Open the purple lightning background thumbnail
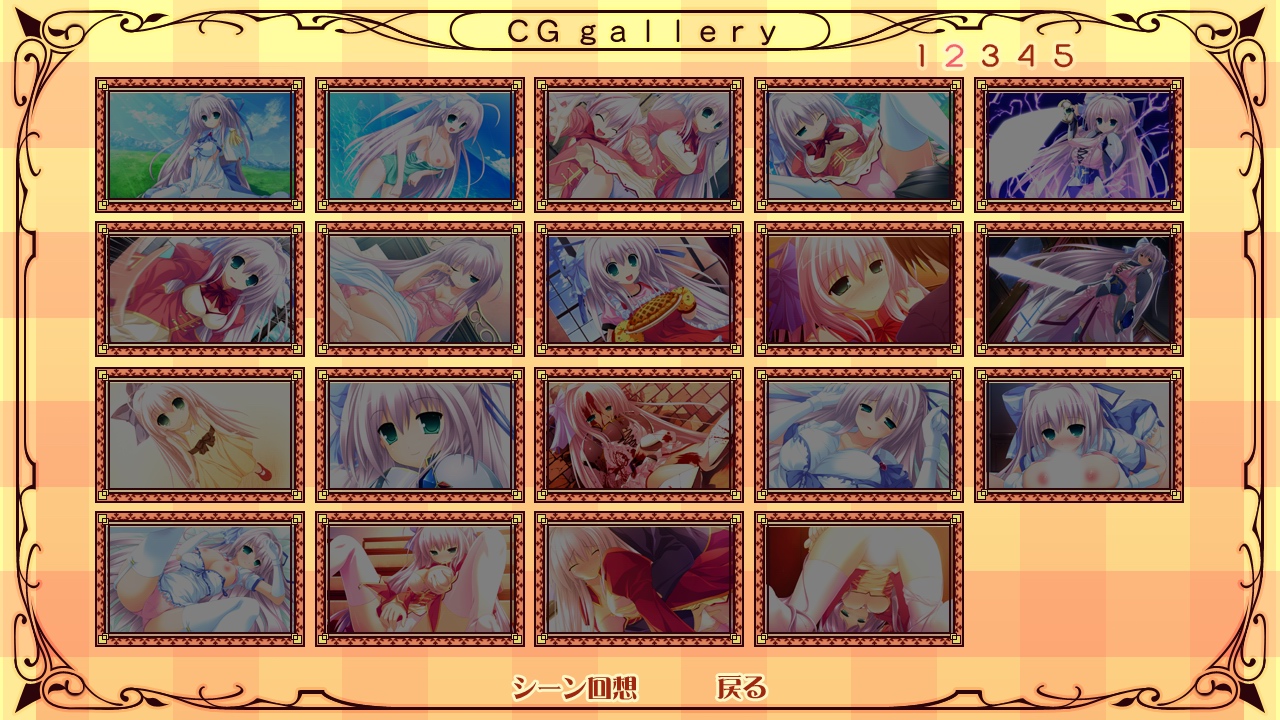The image size is (1280, 720). point(1079,145)
